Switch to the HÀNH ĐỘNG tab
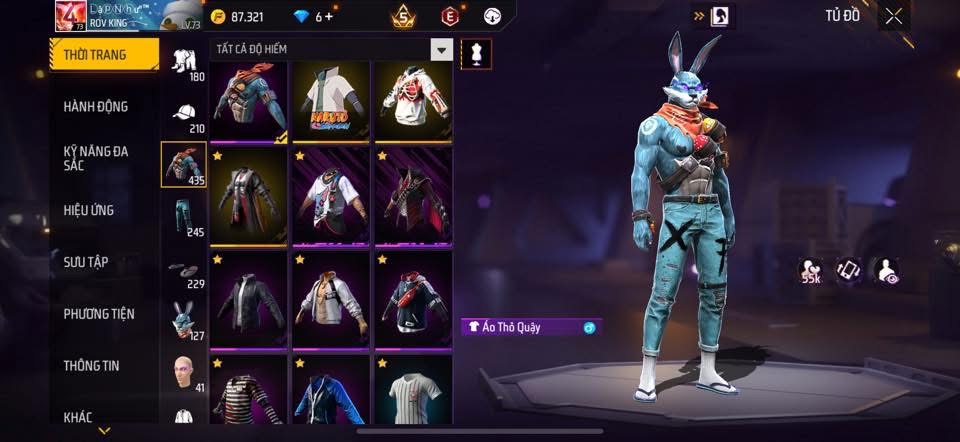960x442 pixels. pos(96,107)
